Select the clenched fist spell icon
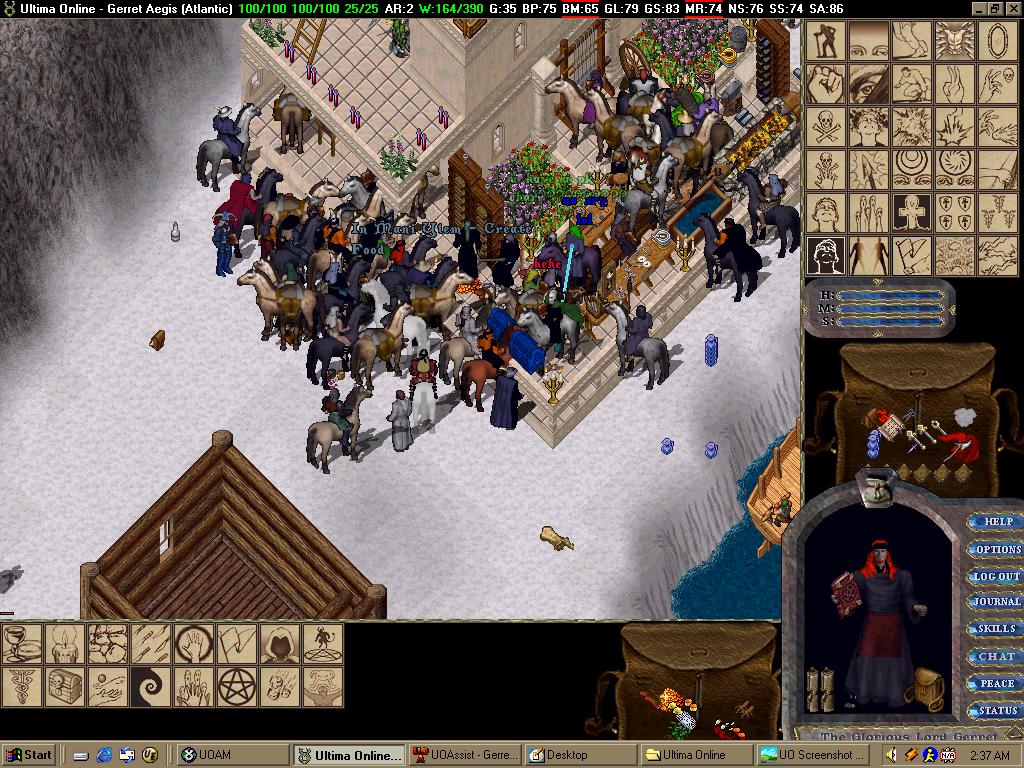 pyautogui.click(x=826, y=84)
